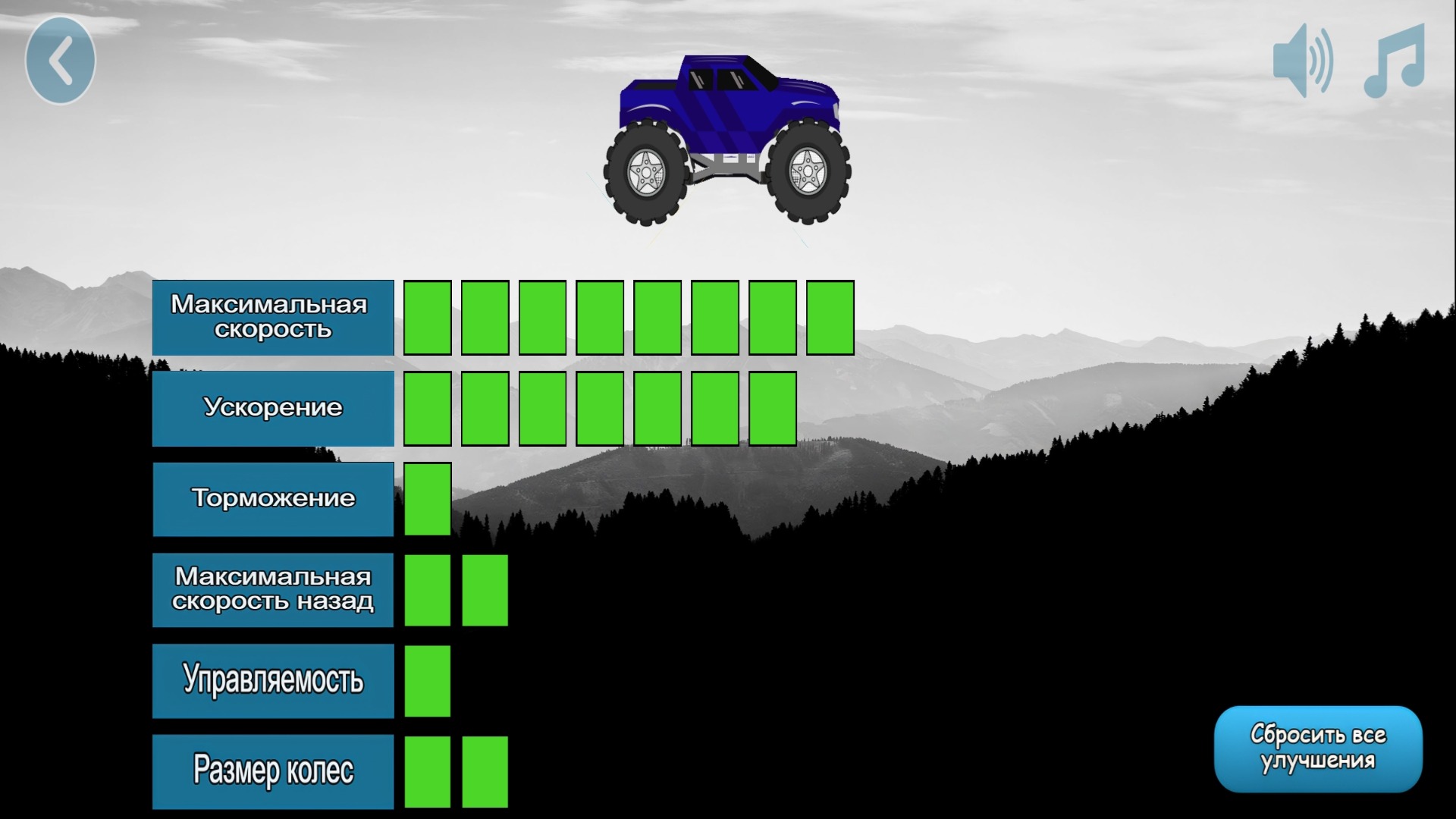1456x819 pixels.
Task: Click the Ускорение upgrade panel
Action: click(x=271, y=408)
